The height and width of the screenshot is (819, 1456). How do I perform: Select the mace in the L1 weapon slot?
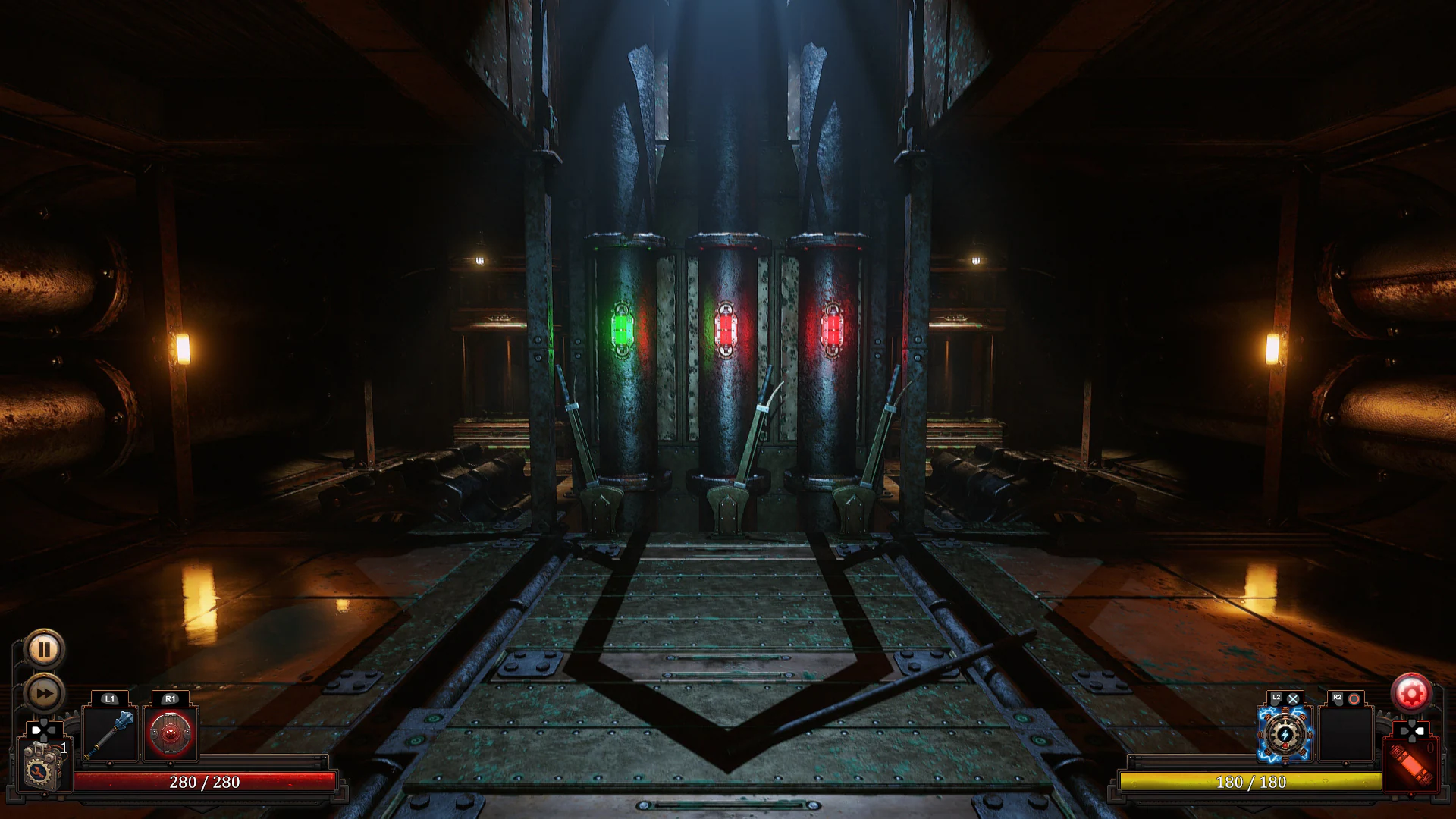click(x=109, y=733)
